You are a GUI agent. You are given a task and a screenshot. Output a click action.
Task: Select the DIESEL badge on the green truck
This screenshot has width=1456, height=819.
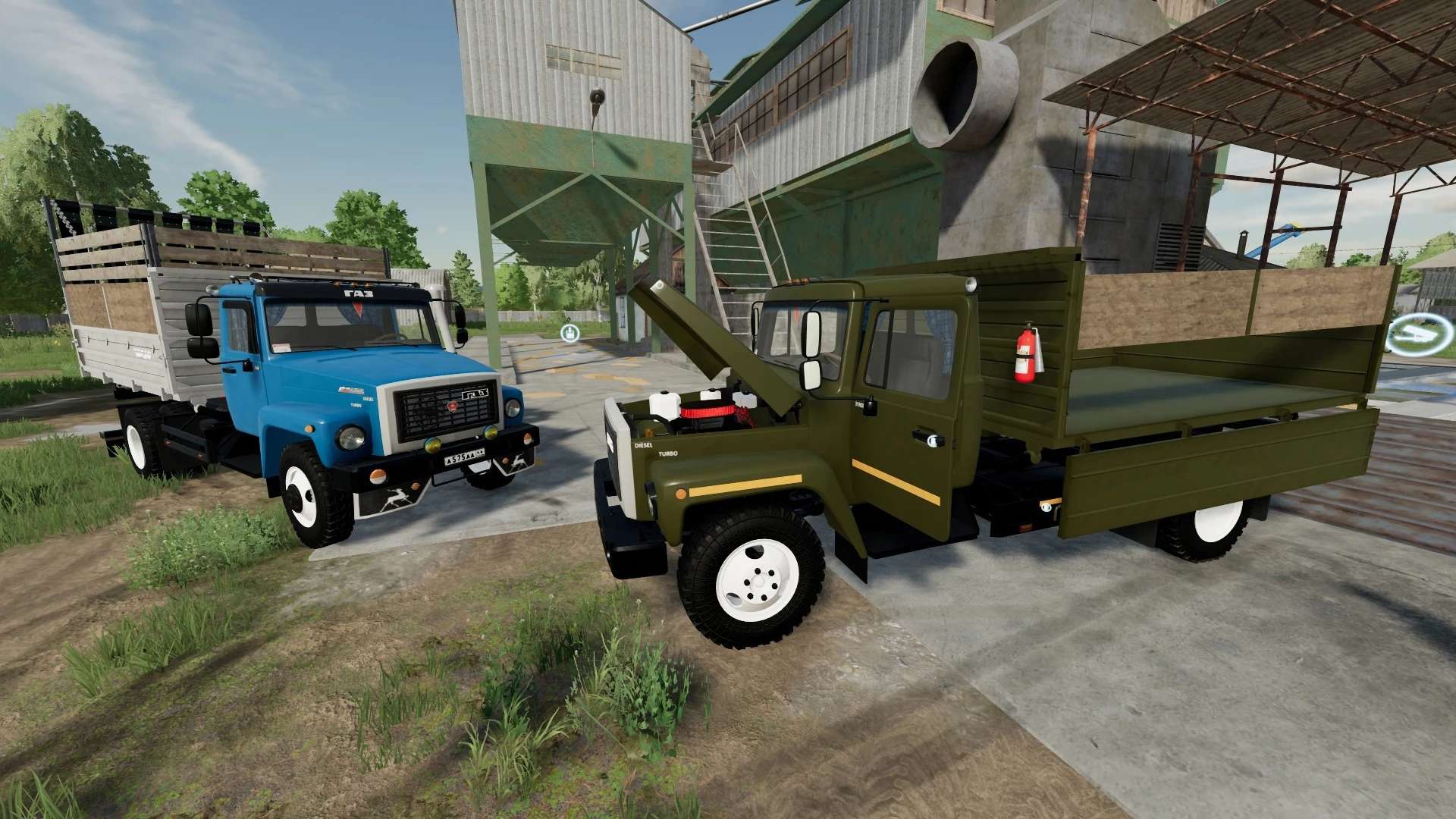click(642, 444)
